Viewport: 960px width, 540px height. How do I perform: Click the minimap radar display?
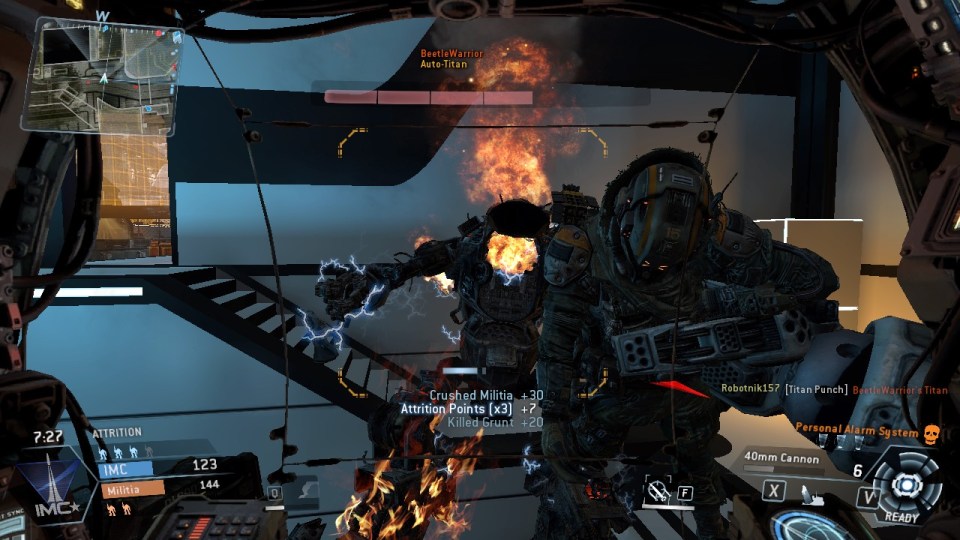click(x=98, y=76)
